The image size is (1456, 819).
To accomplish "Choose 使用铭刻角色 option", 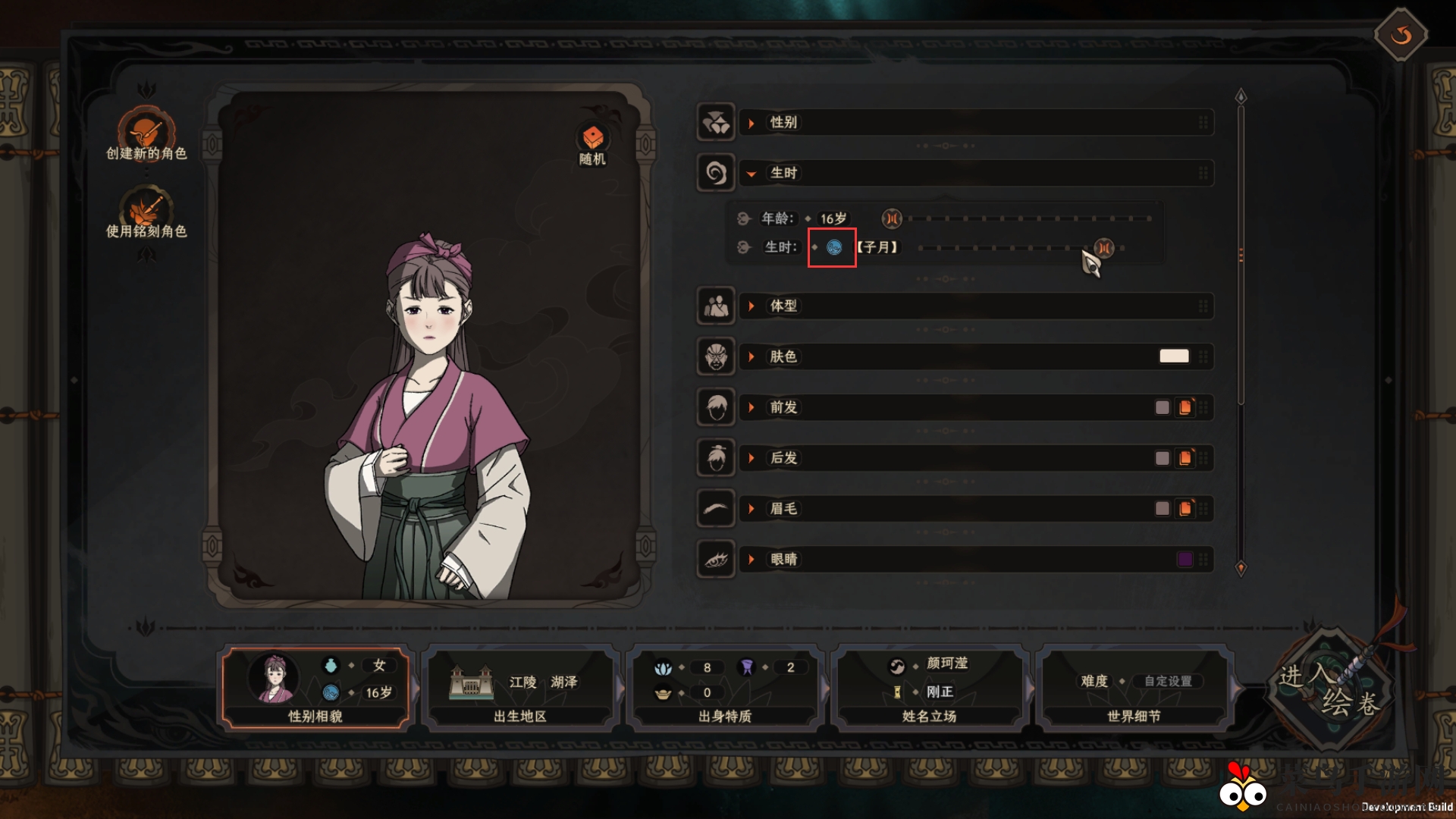I will coord(146,212).
